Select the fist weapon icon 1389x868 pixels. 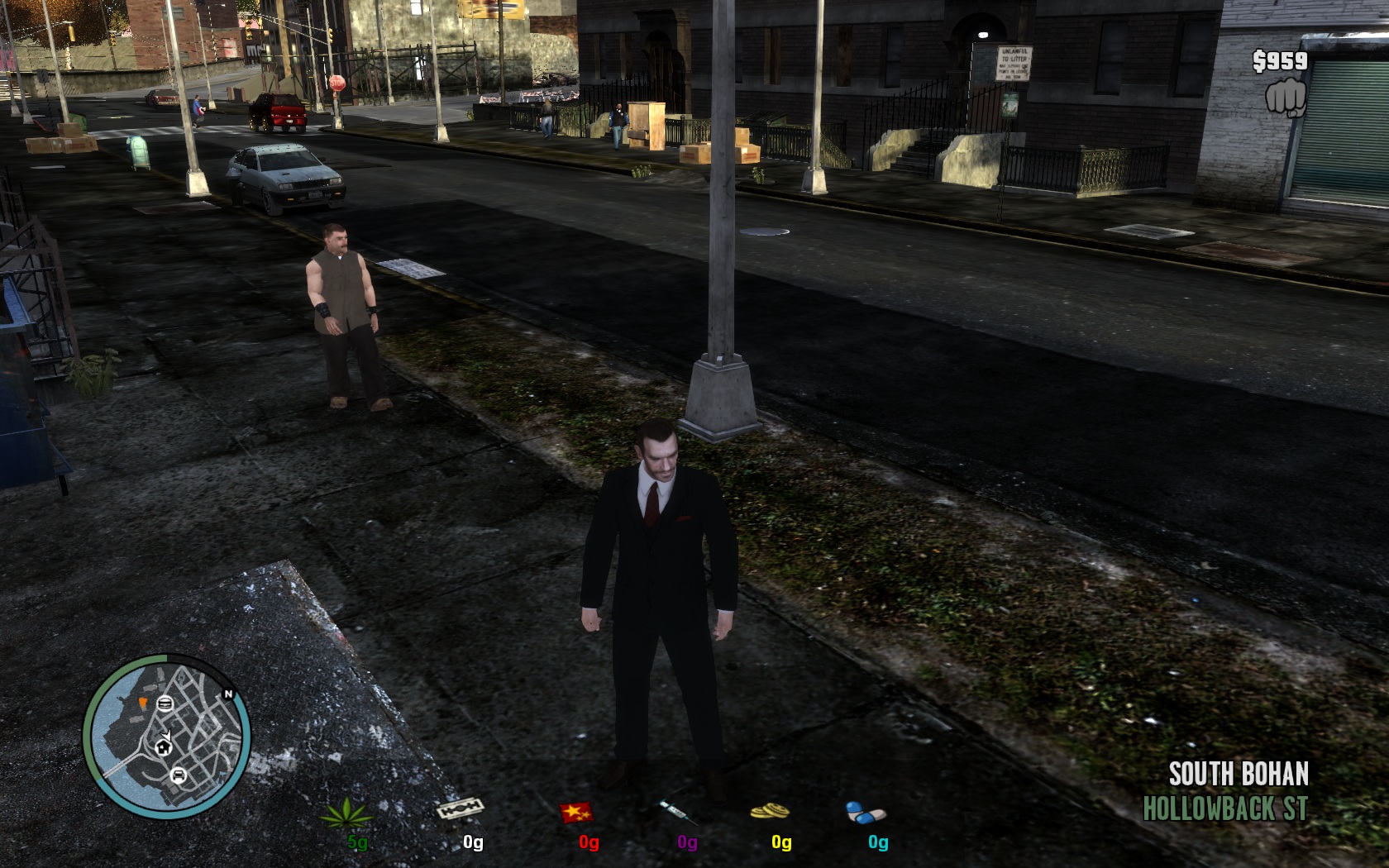[x=1286, y=98]
